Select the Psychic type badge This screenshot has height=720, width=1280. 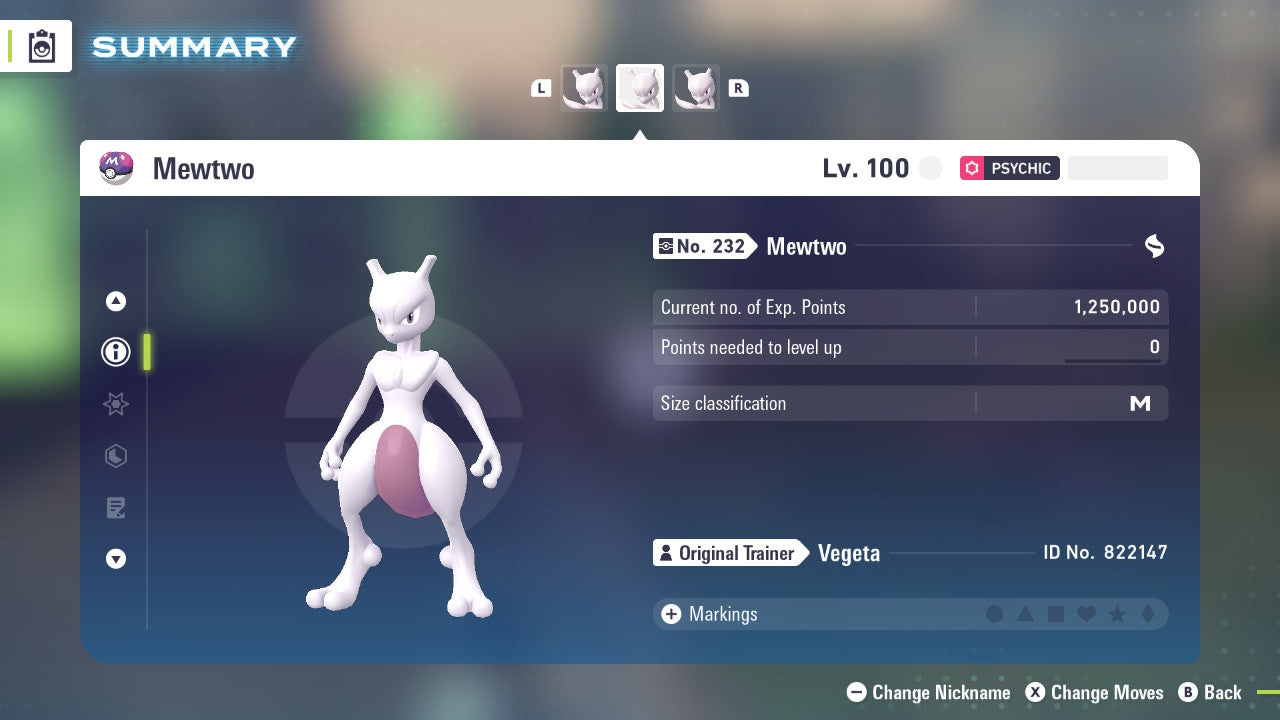pos(1009,168)
